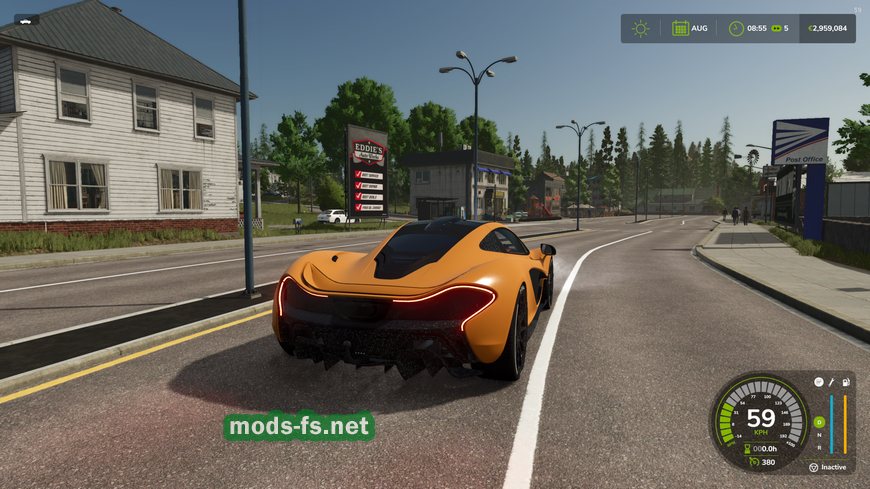Click the sun weather icon
This screenshot has width=870, height=489.
coord(640,28)
